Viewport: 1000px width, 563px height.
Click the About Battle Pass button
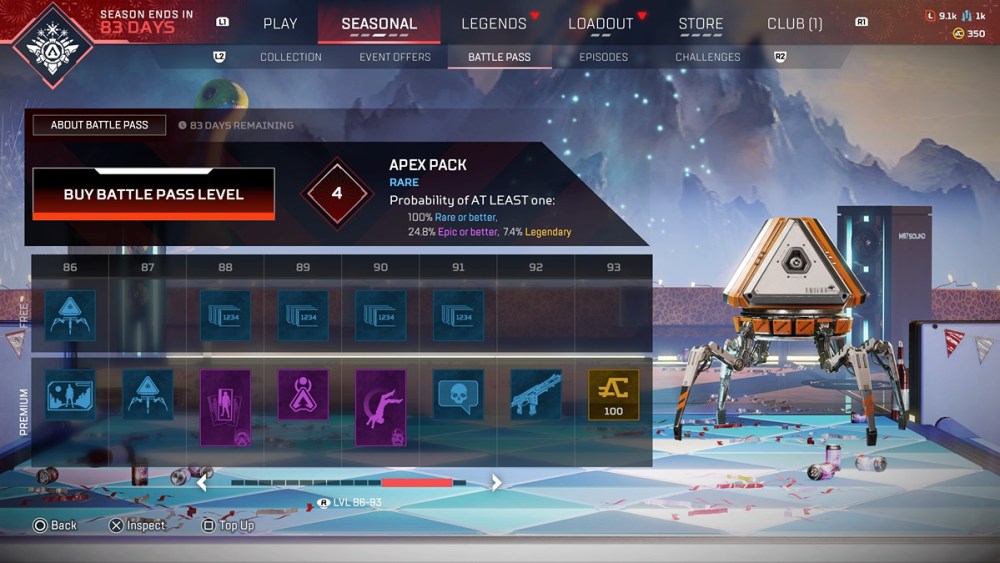pyautogui.click(x=100, y=125)
